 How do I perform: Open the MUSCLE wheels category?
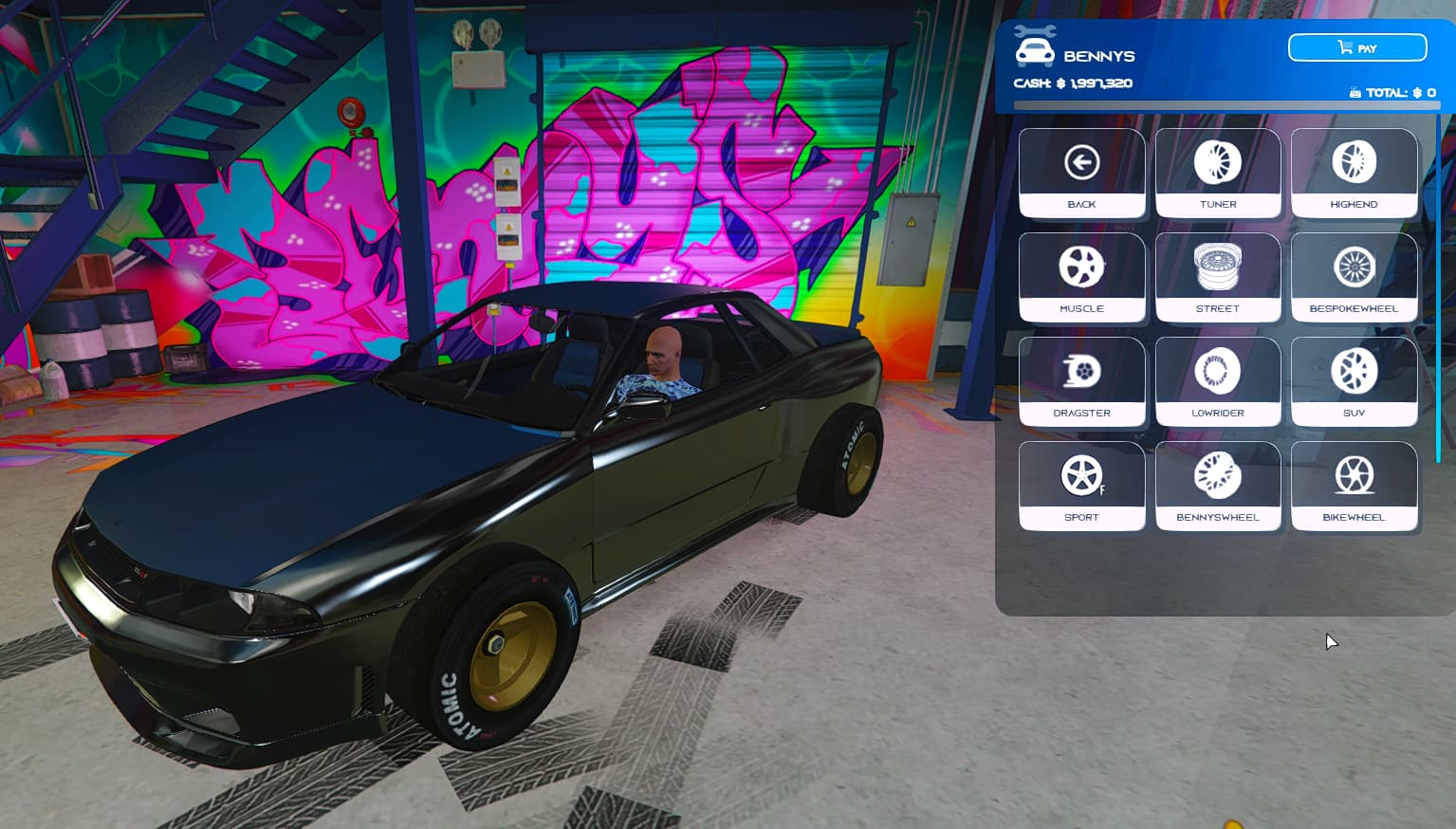[x=1082, y=278]
